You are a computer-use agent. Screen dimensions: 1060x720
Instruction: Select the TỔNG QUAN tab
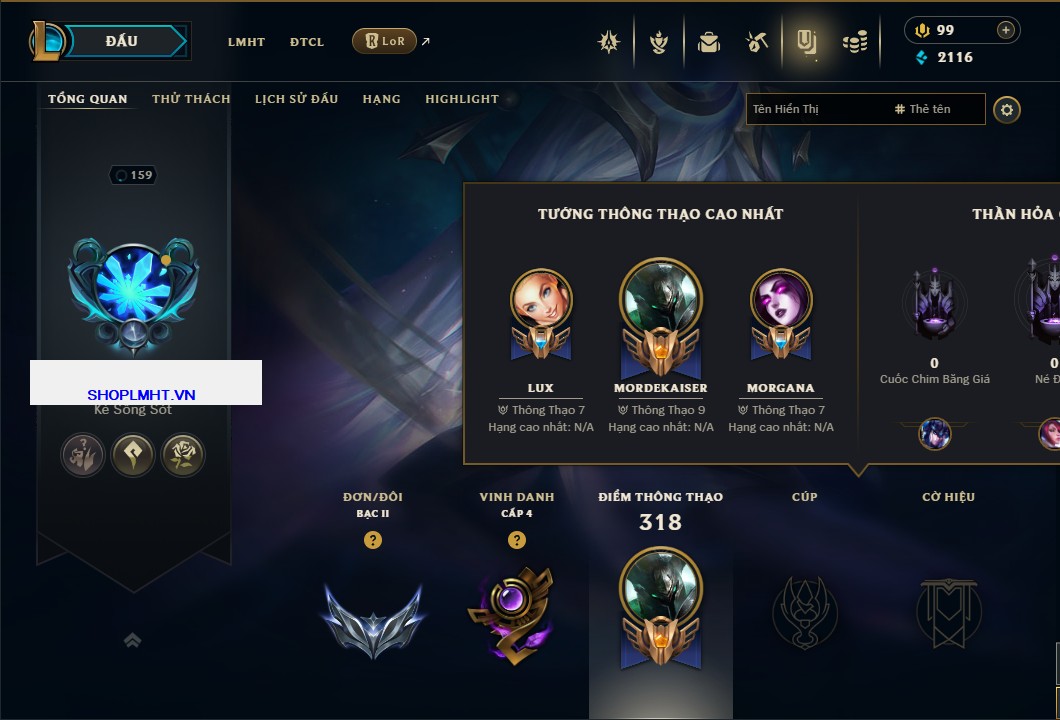[88, 99]
